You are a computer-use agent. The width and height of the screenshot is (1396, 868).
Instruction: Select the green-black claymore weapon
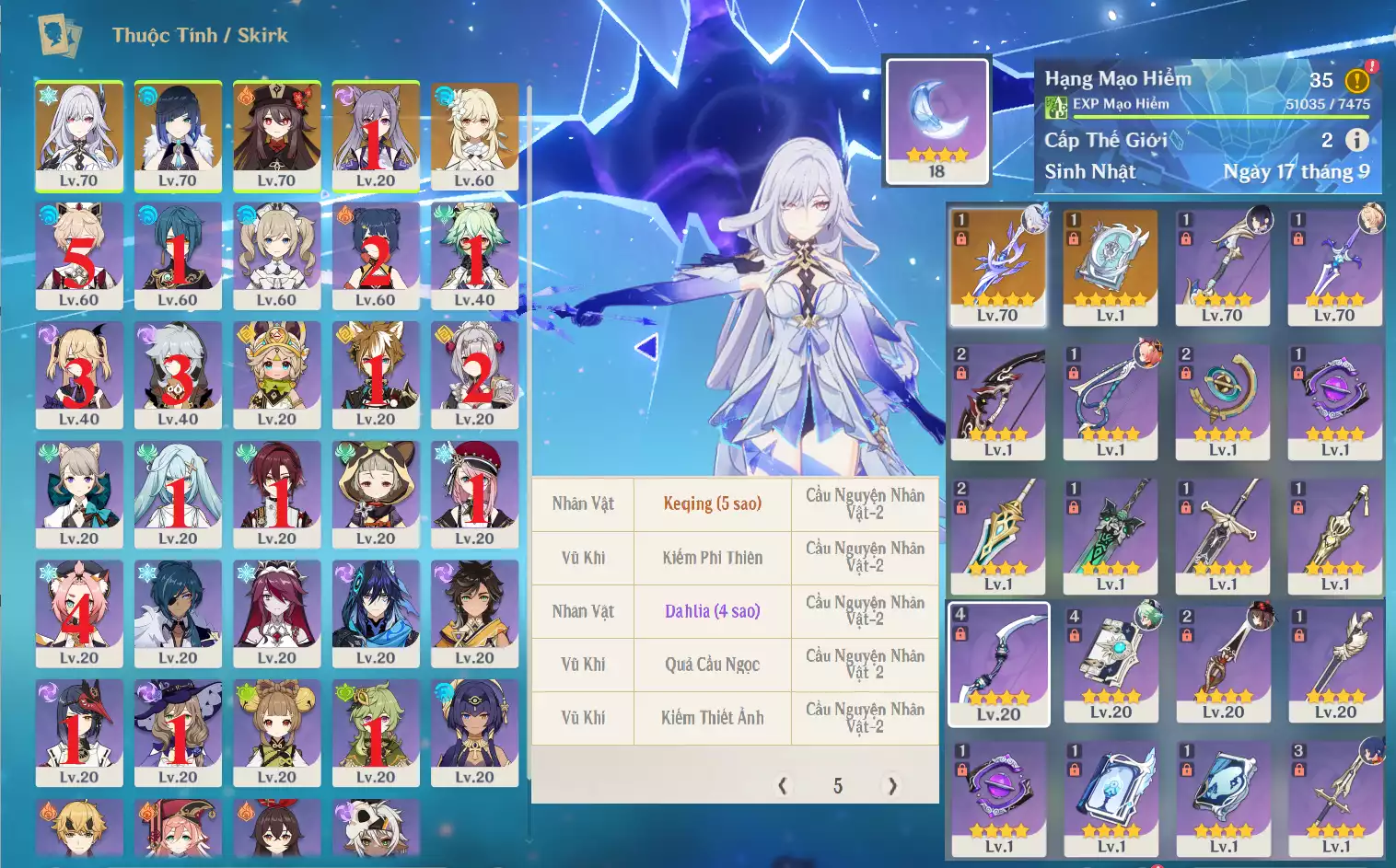[1111, 536]
